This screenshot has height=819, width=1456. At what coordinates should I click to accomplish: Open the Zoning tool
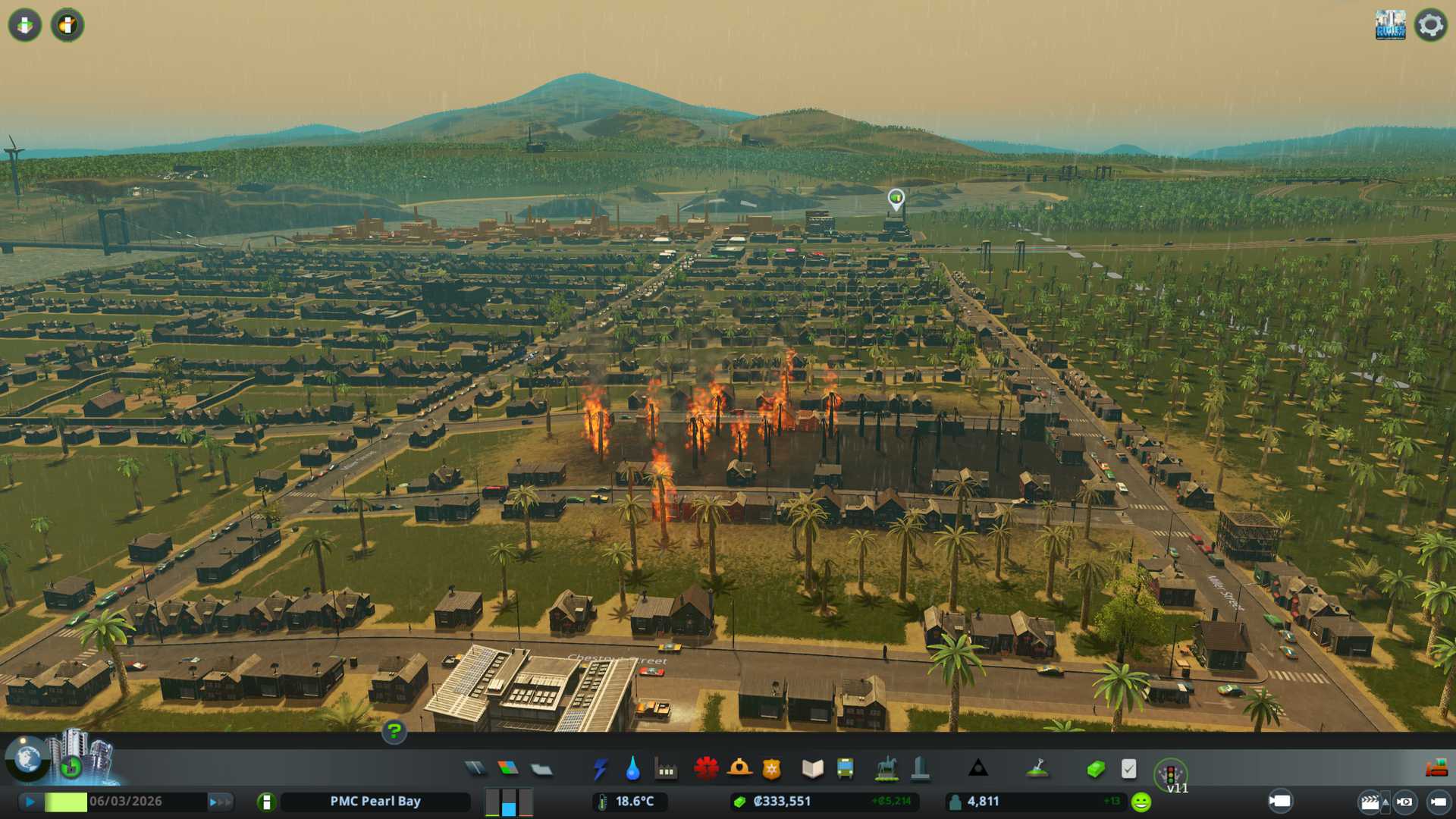tap(508, 769)
